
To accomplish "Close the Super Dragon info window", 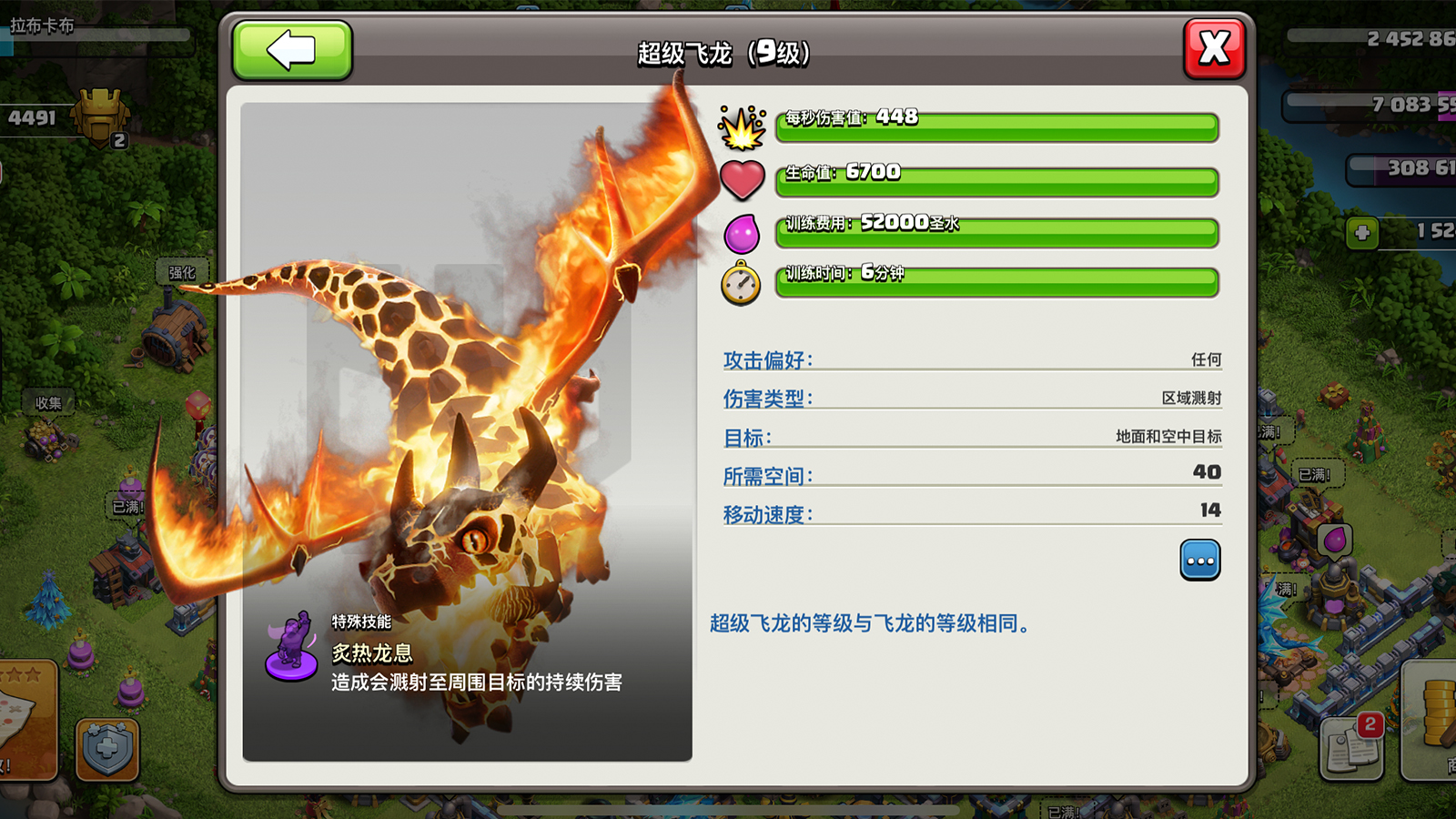I will click(x=1214, y=48).
